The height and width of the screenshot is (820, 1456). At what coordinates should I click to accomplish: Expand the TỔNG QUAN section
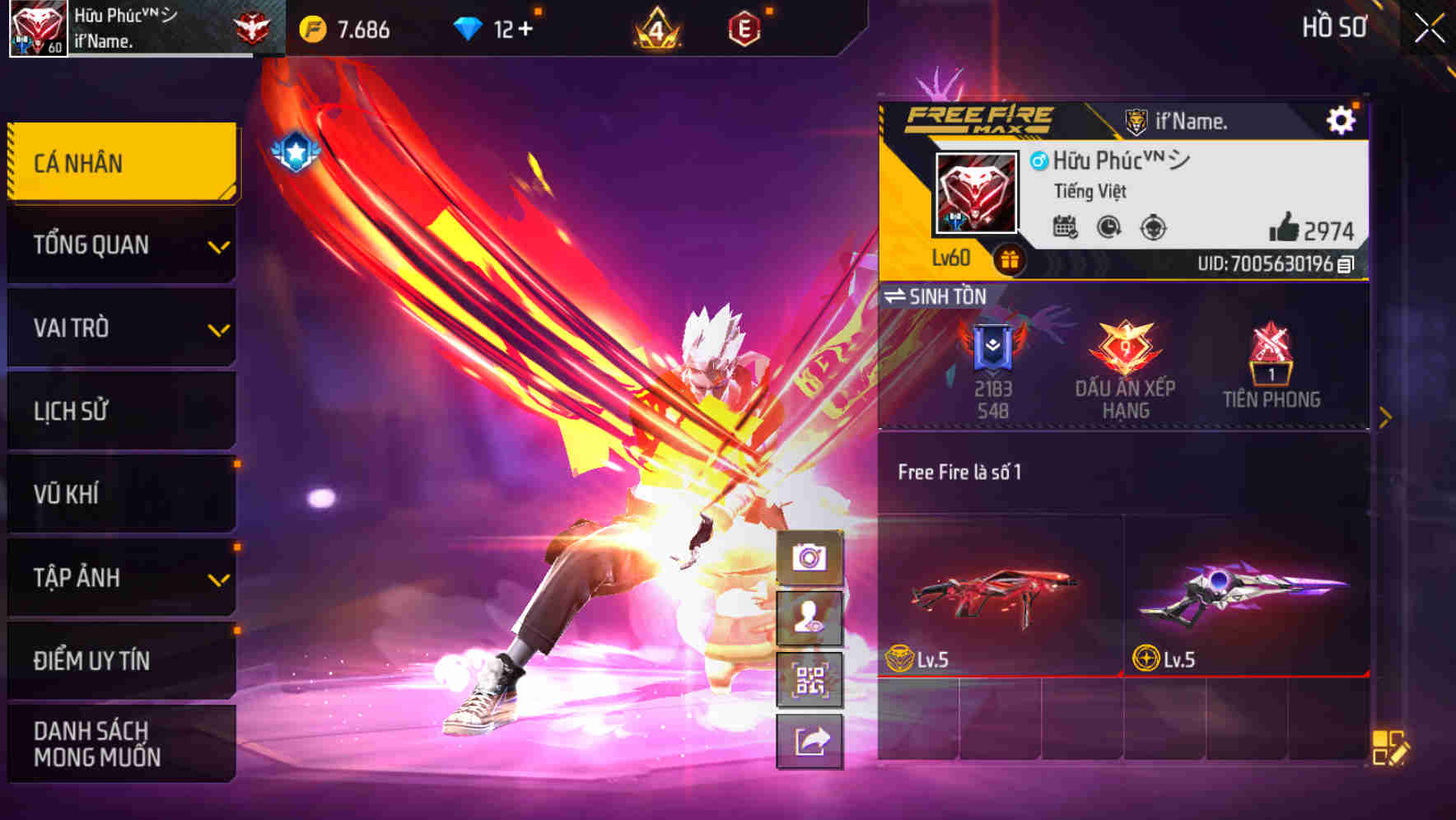(121, 245)
